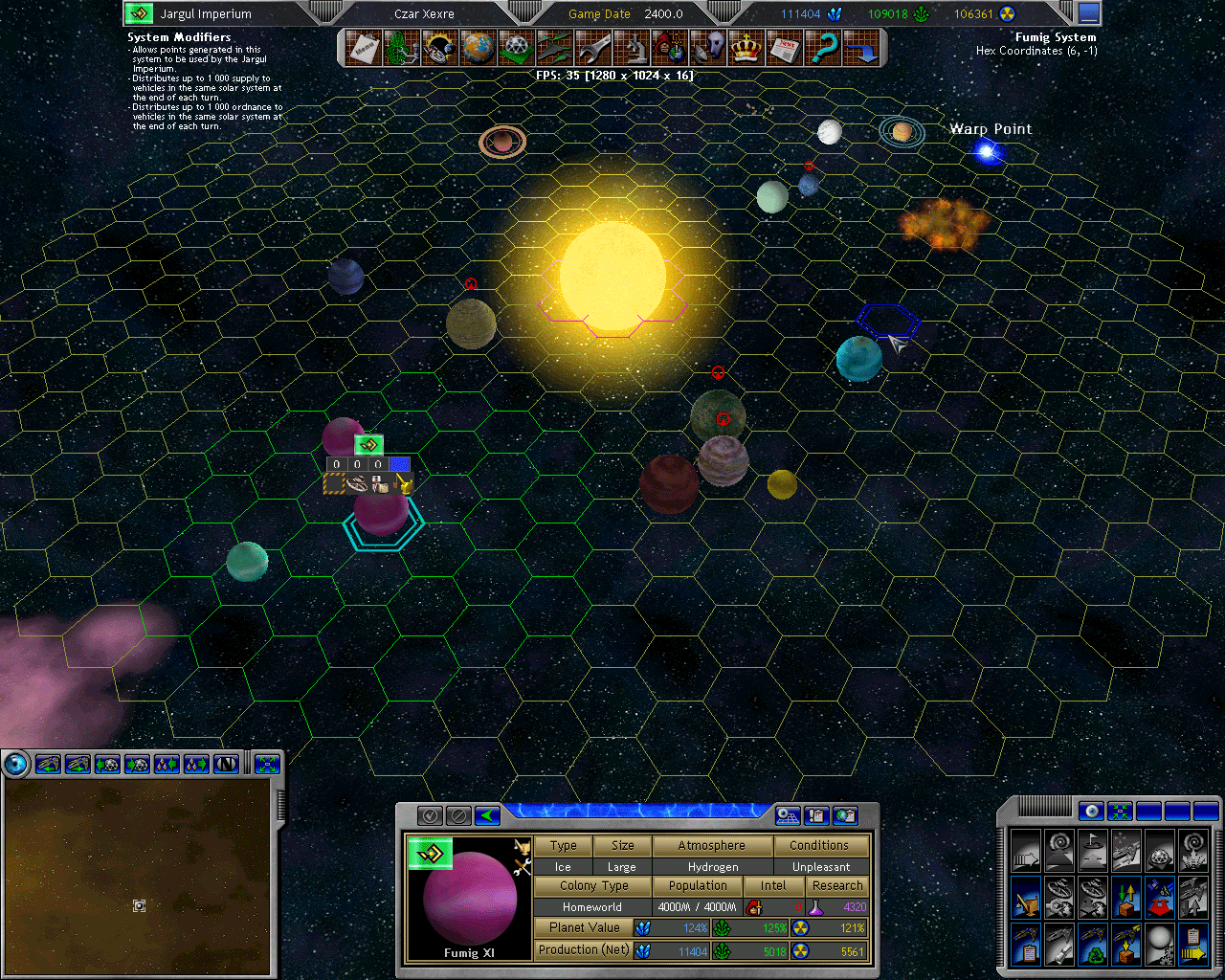Viewport: 1225px width, 980px height.
Task: Open the newspaper event log
Action: pyautogui.click(x=786, y=48)
